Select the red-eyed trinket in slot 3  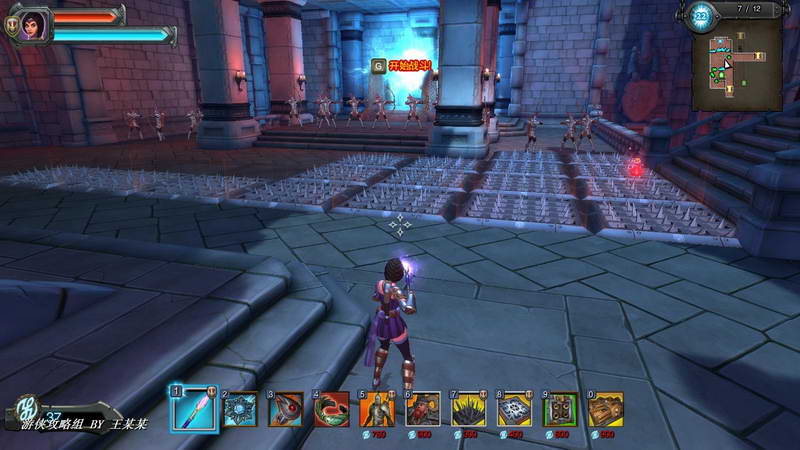(286, 409)
